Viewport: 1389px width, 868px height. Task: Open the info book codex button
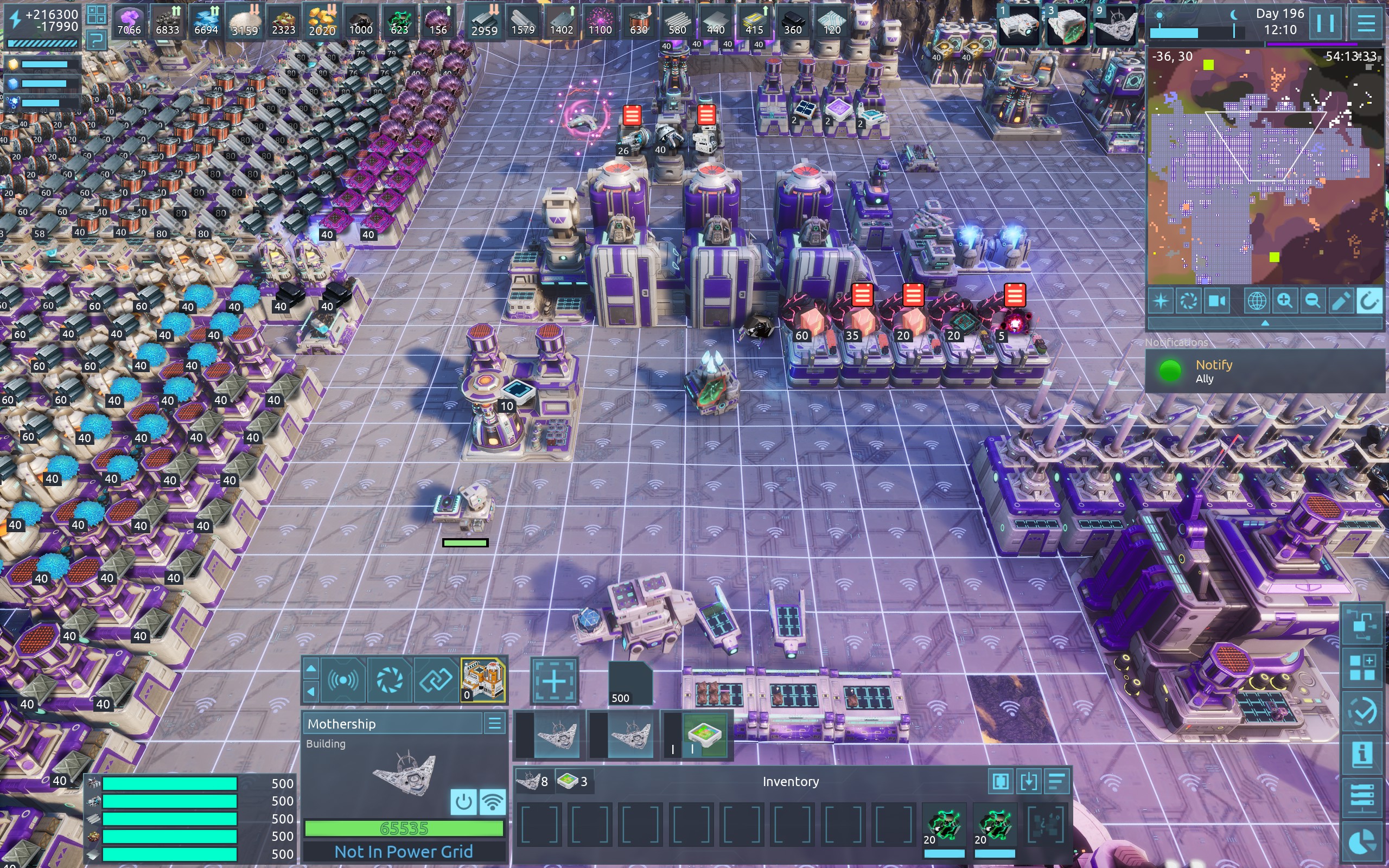1362,754
